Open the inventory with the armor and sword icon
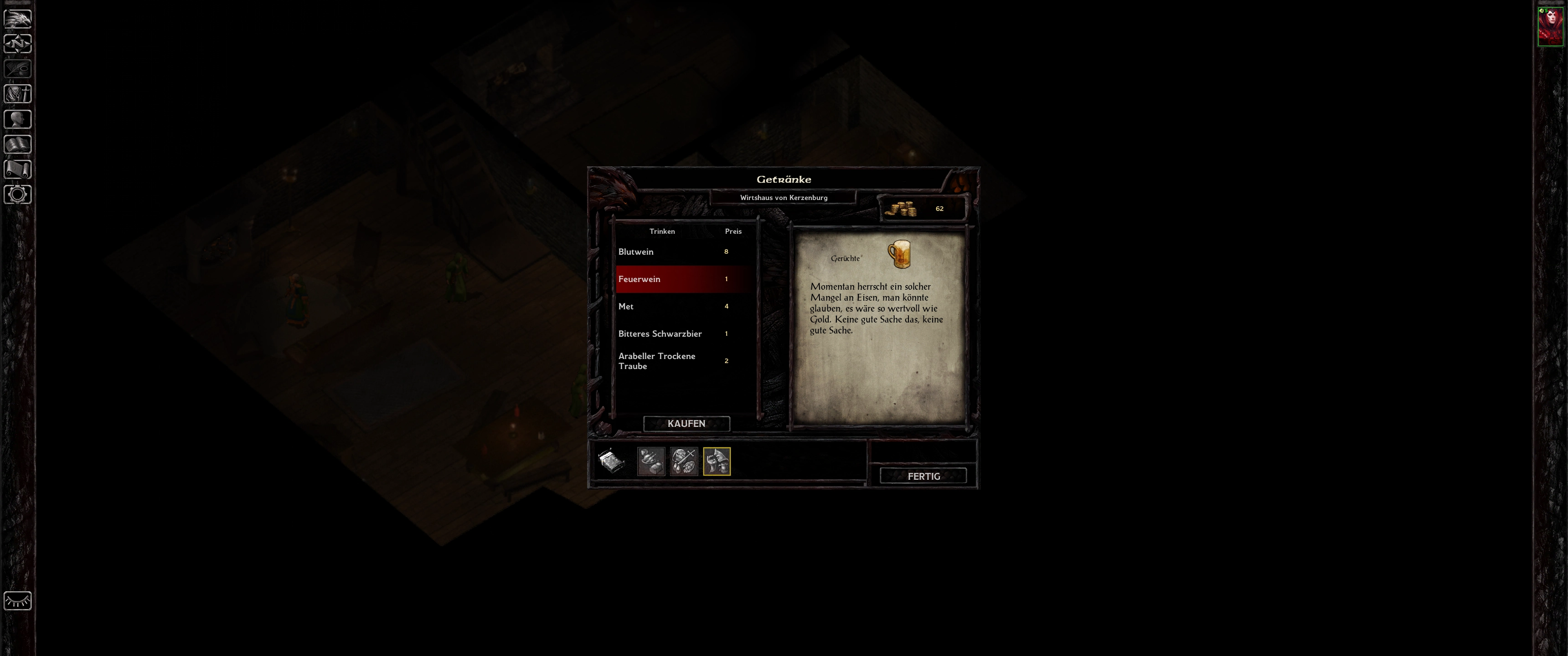The height and width of the screenshot is (656, 1568). tap(18, 94)
